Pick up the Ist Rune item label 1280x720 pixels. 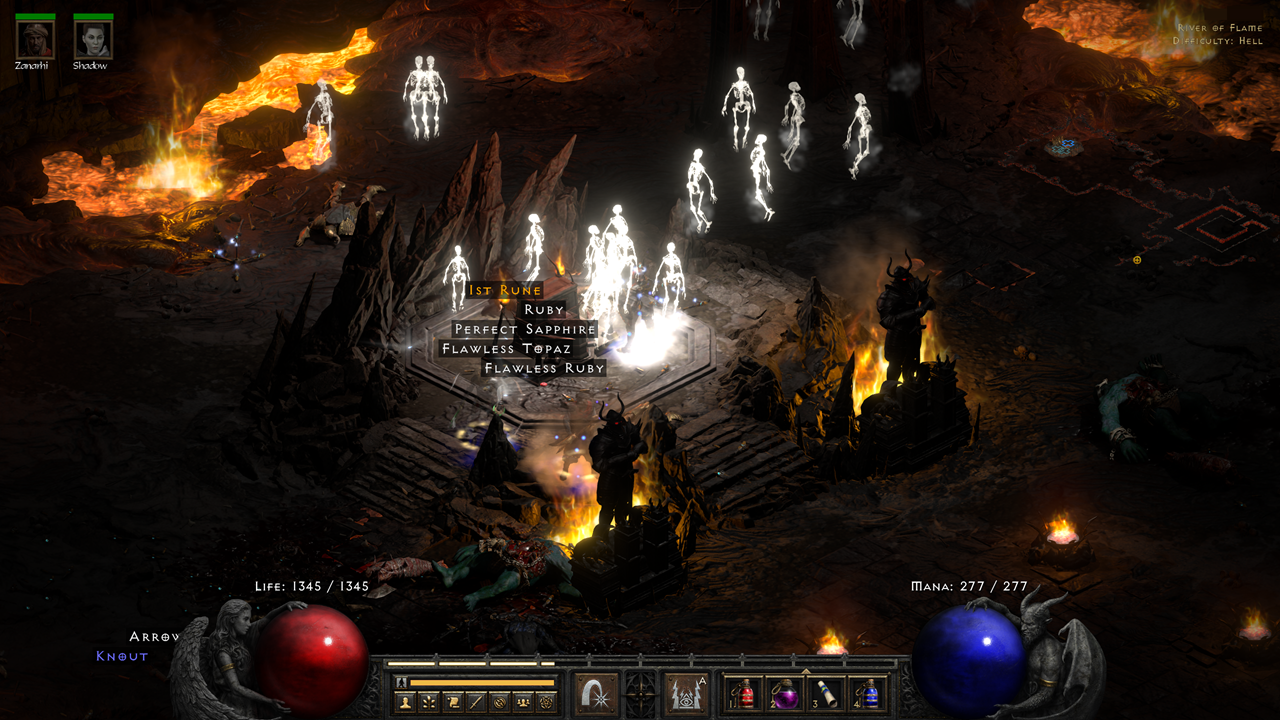pyautogui.click(x=505, y=290)
